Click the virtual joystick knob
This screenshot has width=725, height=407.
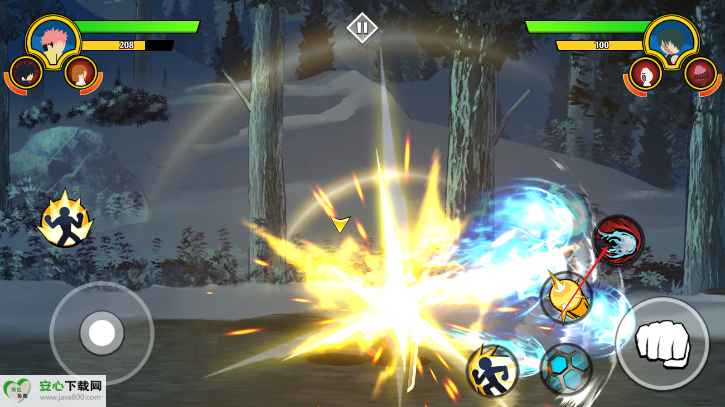101,332
